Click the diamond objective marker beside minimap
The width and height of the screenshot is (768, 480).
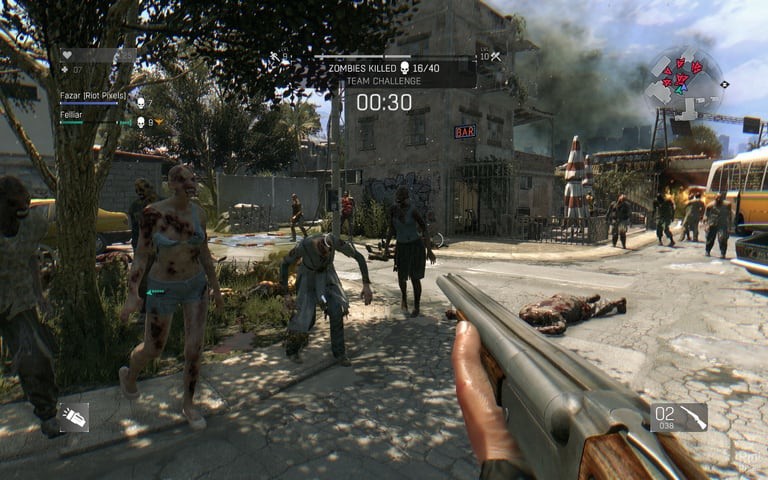click(724, 85)
